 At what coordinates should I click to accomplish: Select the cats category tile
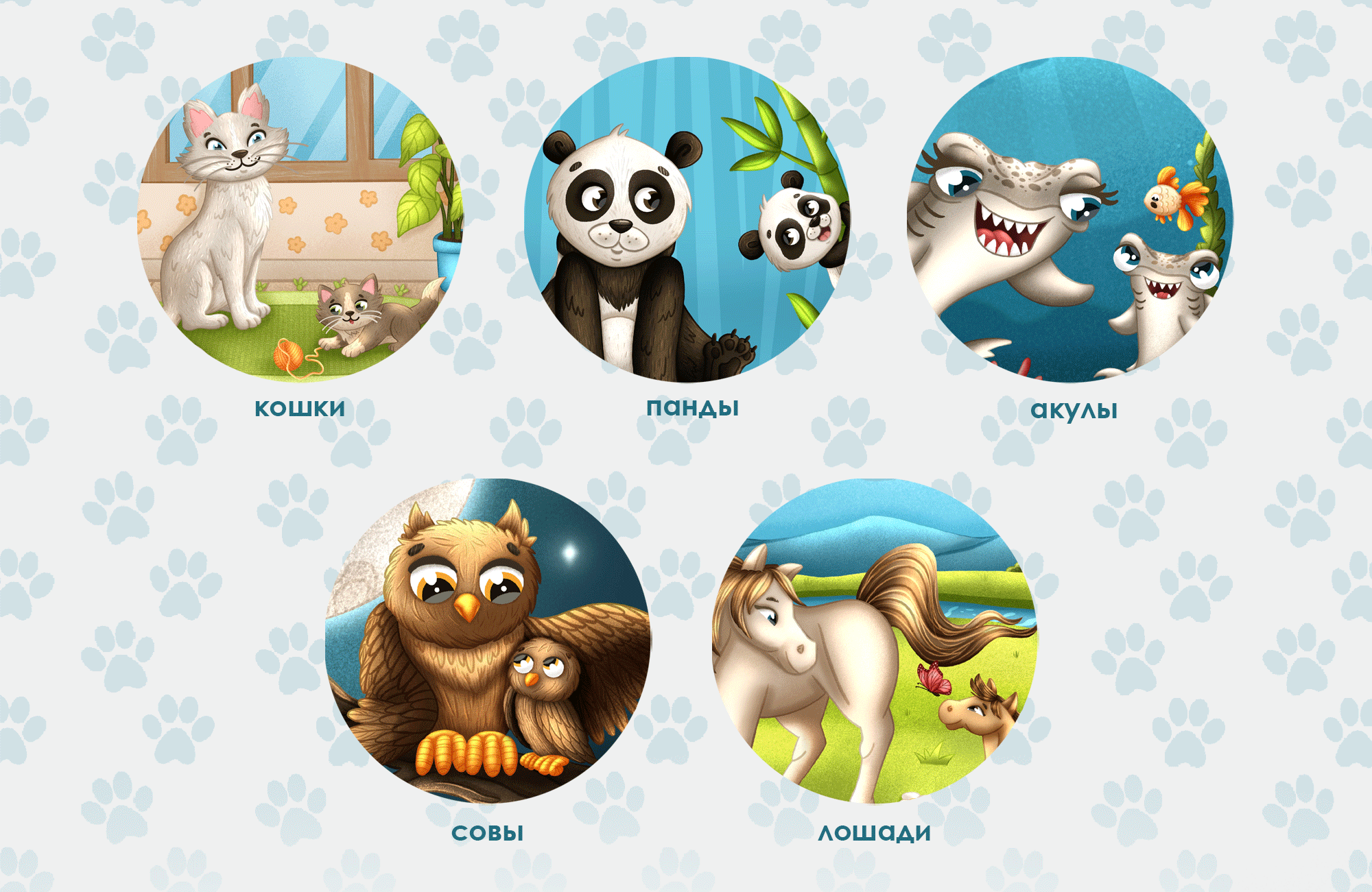(300, 219)
